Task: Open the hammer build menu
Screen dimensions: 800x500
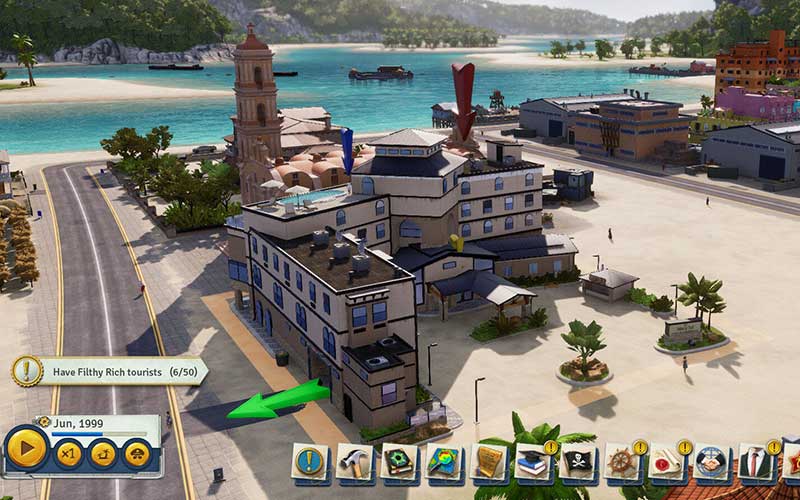Action: coord(354,462)
